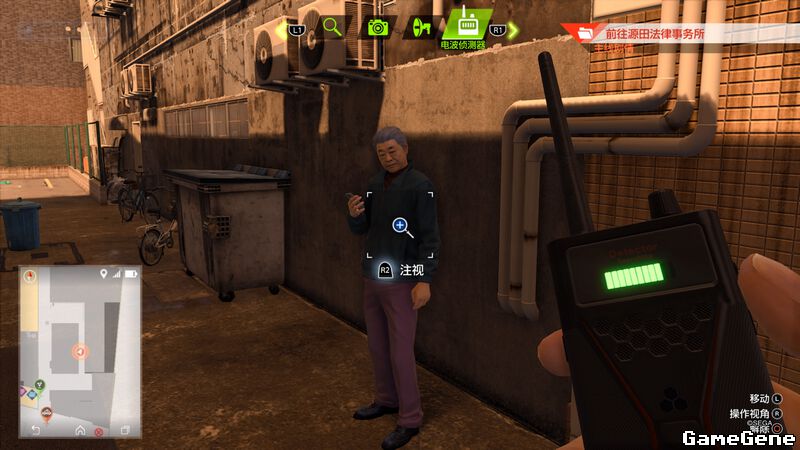
Task: Click the right arrow of gadget selector
Action: click(513, 30)
